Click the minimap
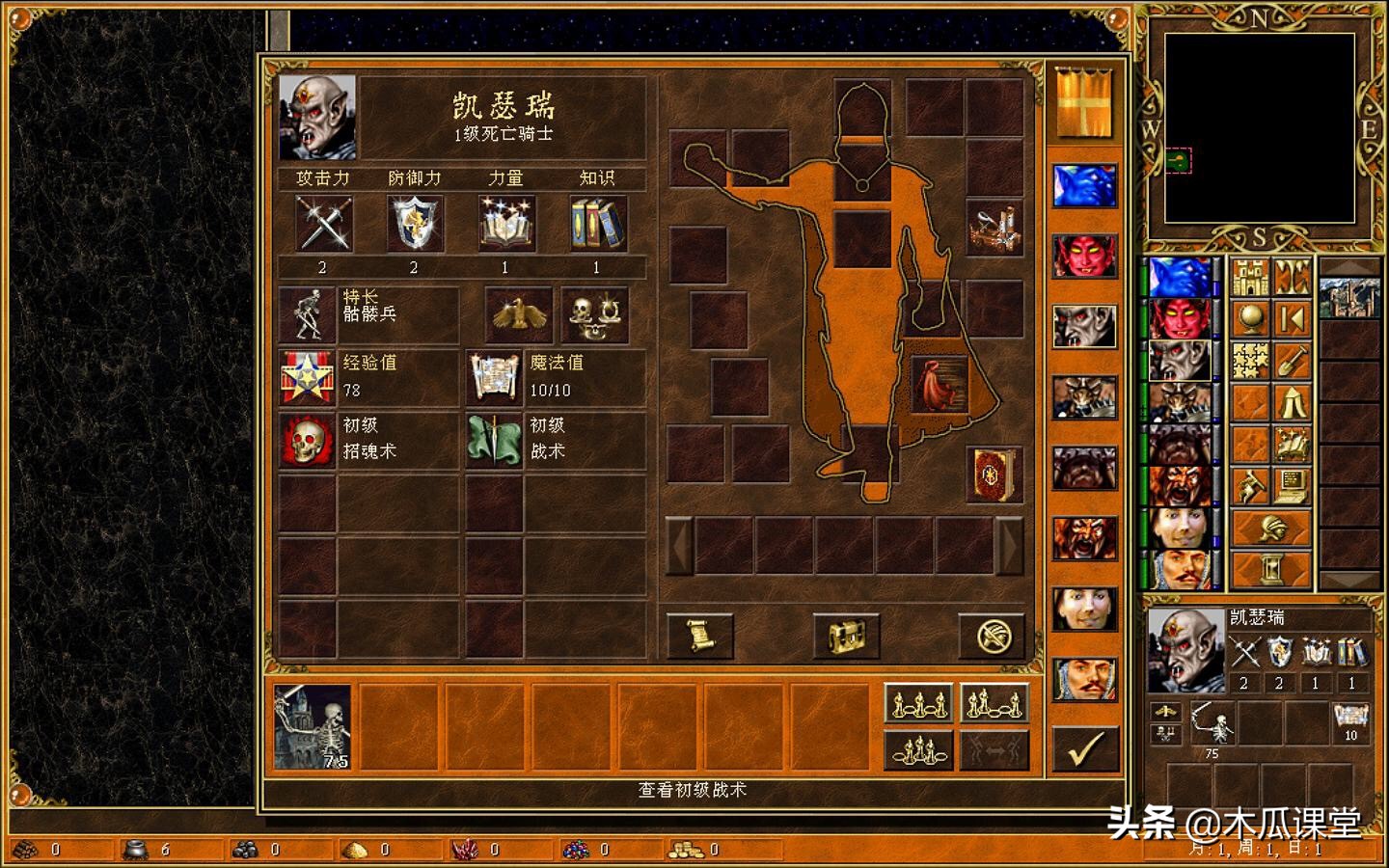 coord(1260,129)
